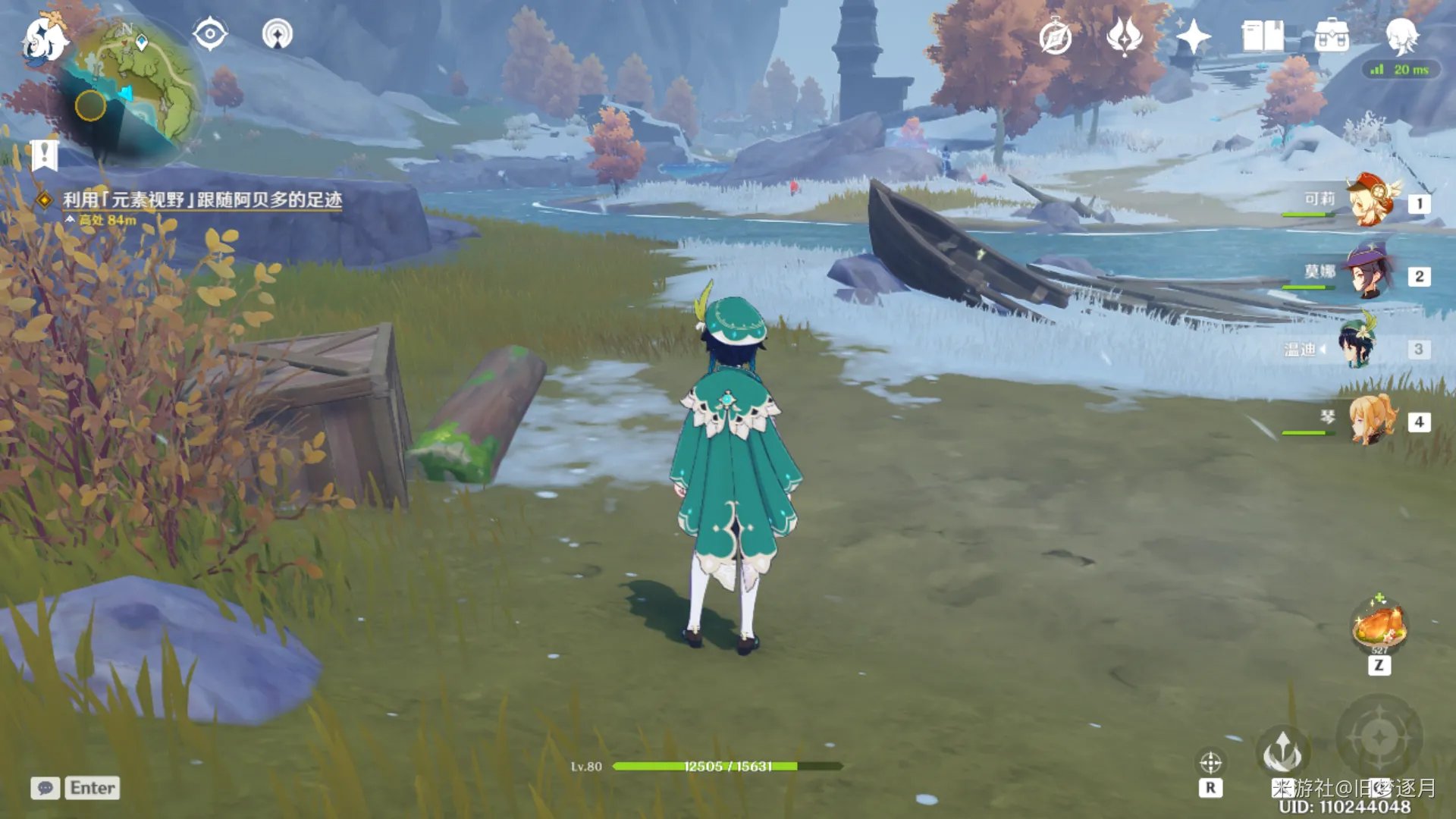Open the character profile head icon
Screen dimensions: 1456x819
coord(1401,36)
